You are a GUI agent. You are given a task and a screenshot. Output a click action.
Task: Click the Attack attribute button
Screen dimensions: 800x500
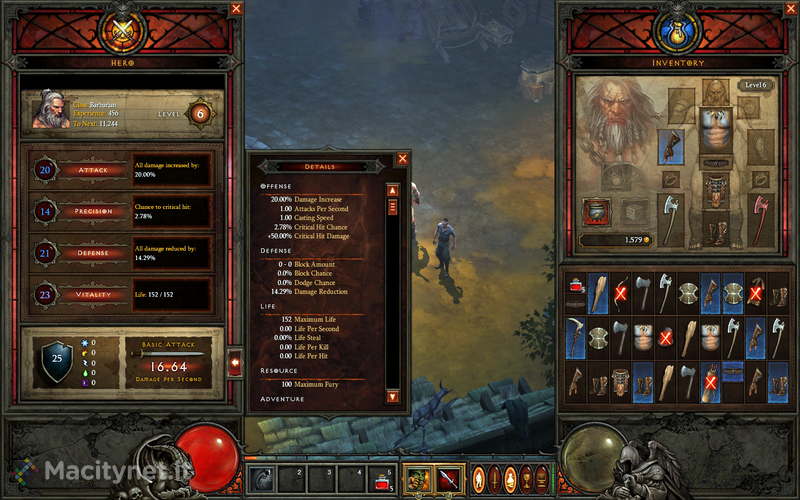pos(93,171)
